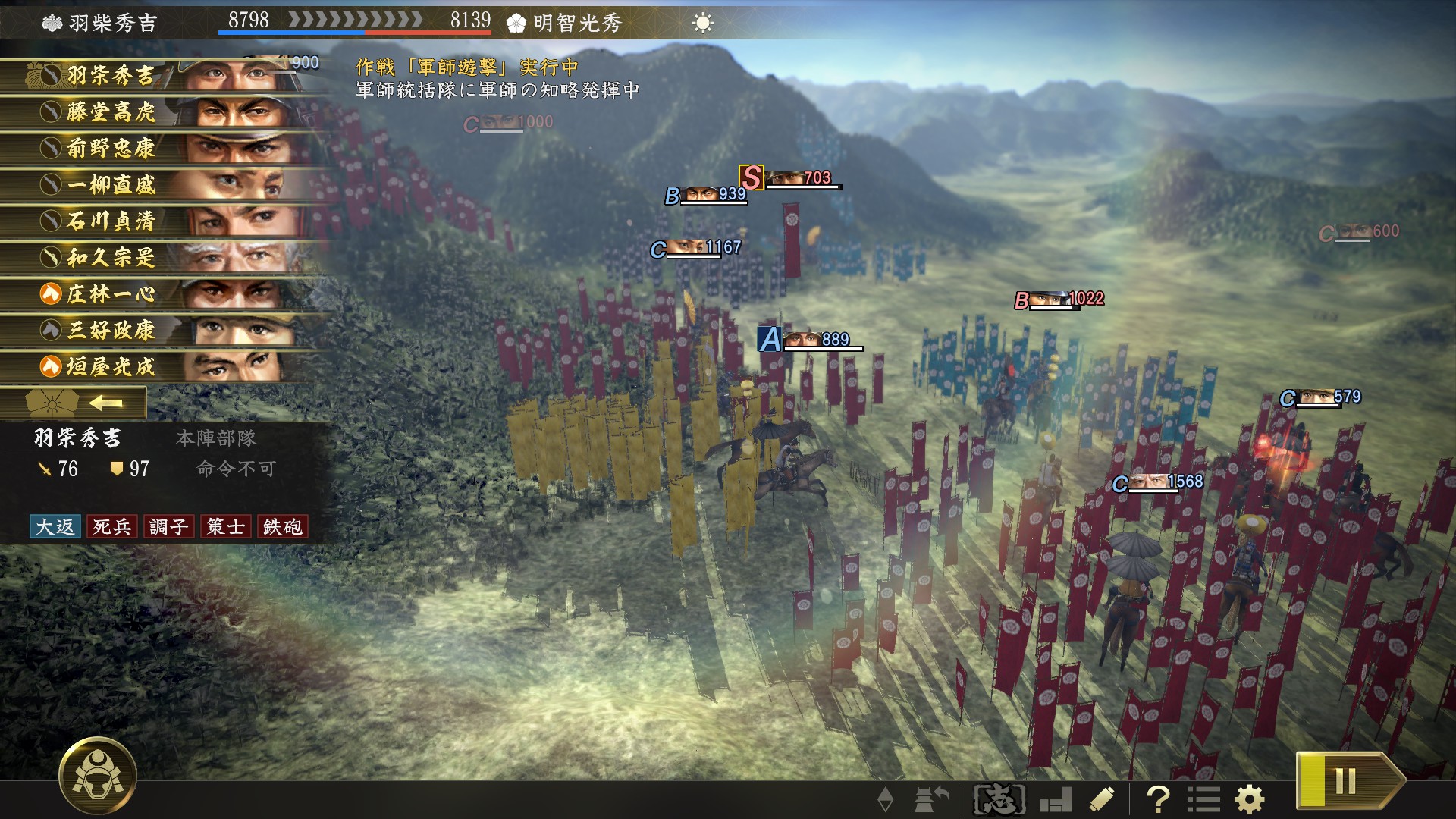The height and width of the screenshot is (819, 1456).
Task: Toggle the 死兵 (death troops) trait tag
Action: point(112,526)
